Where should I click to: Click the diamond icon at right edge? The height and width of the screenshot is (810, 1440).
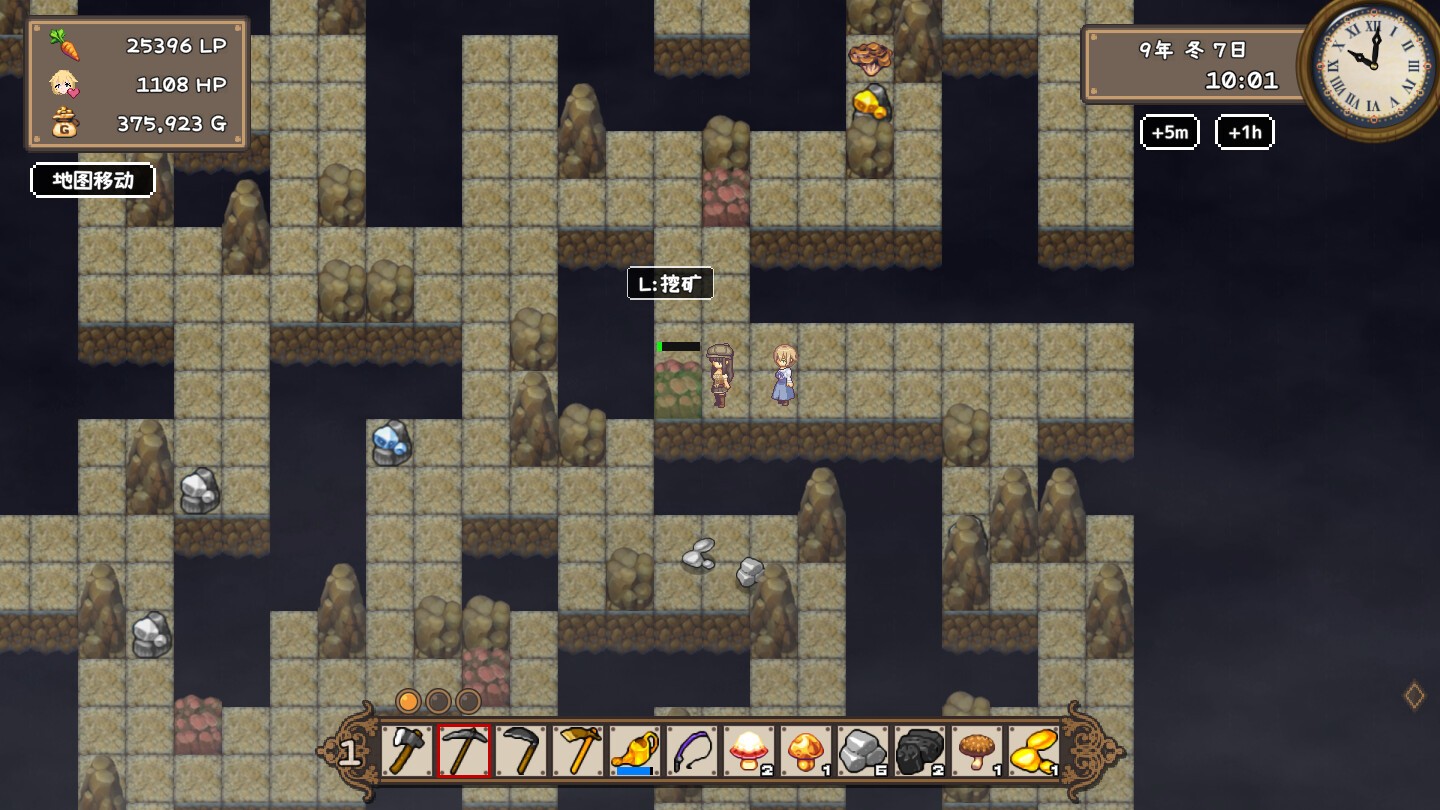[1414, 696]
